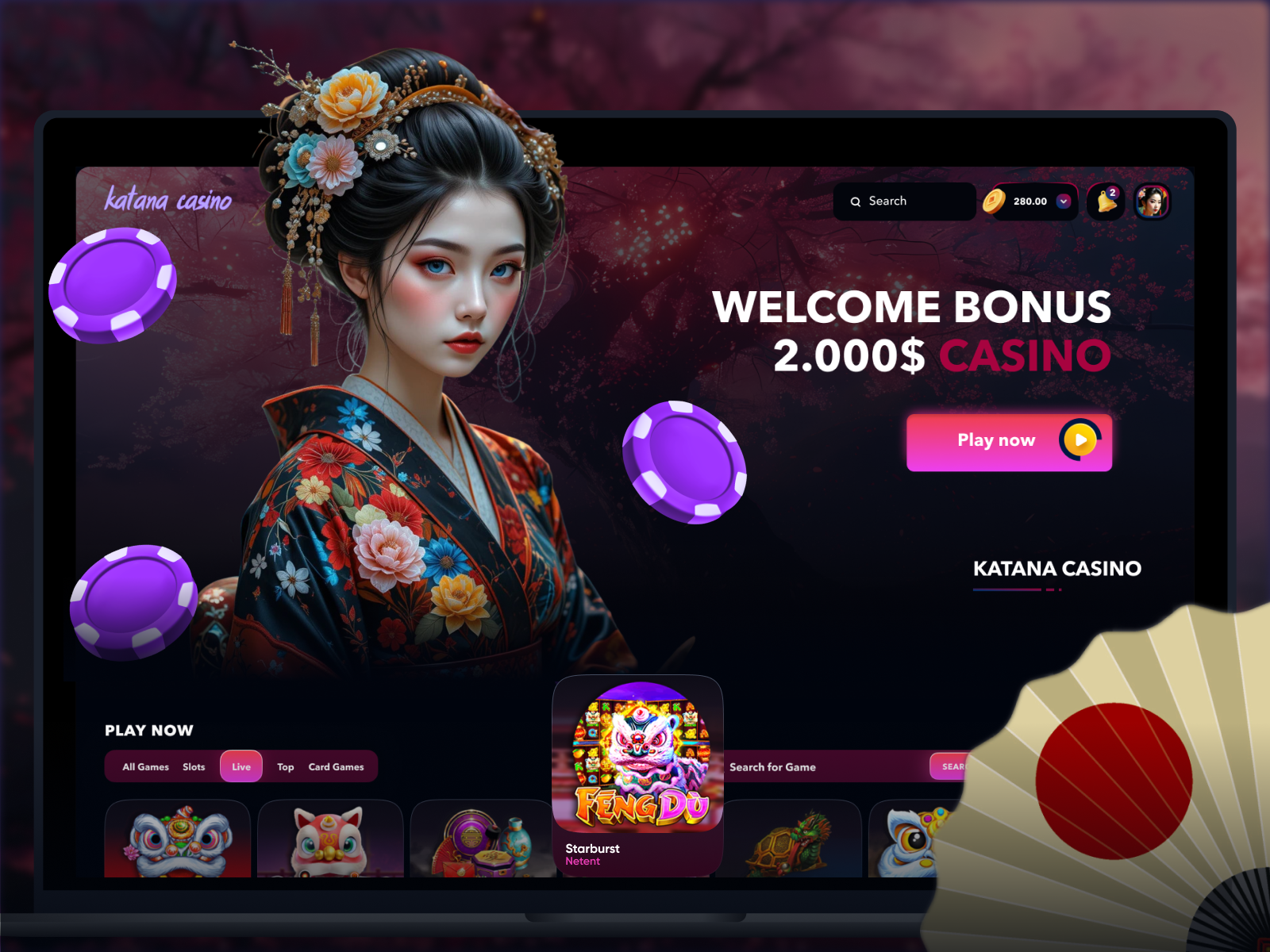Viewport: 1270px width, 952px height.
Task: Click the katana casino logo
Action: coord(168,200)
